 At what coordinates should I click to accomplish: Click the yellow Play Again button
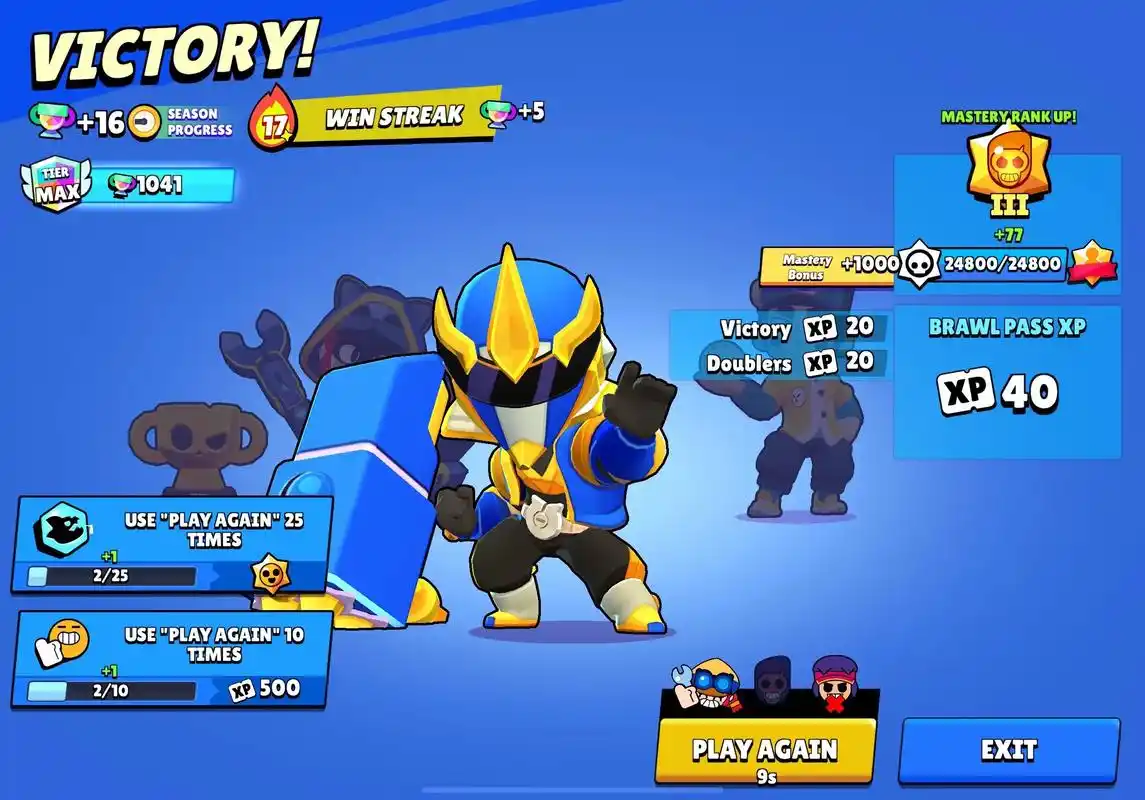click(765, 751)
